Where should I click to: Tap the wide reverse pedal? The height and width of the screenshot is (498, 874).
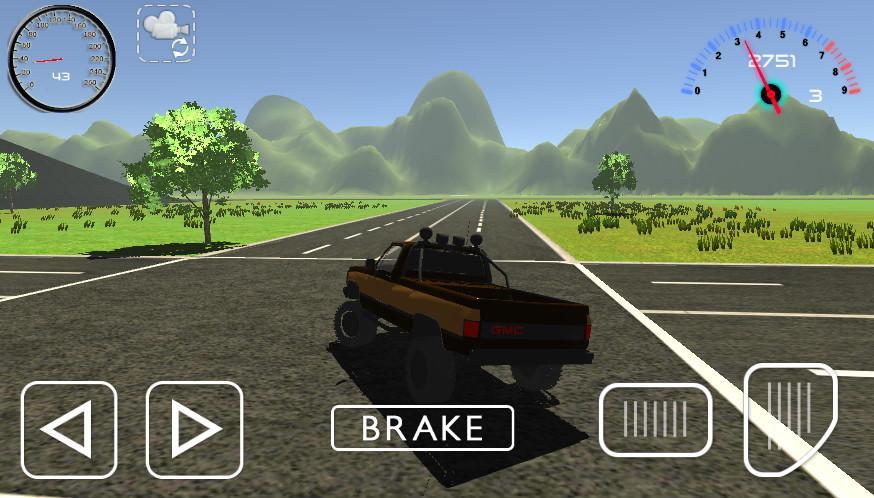click(655, 419)
